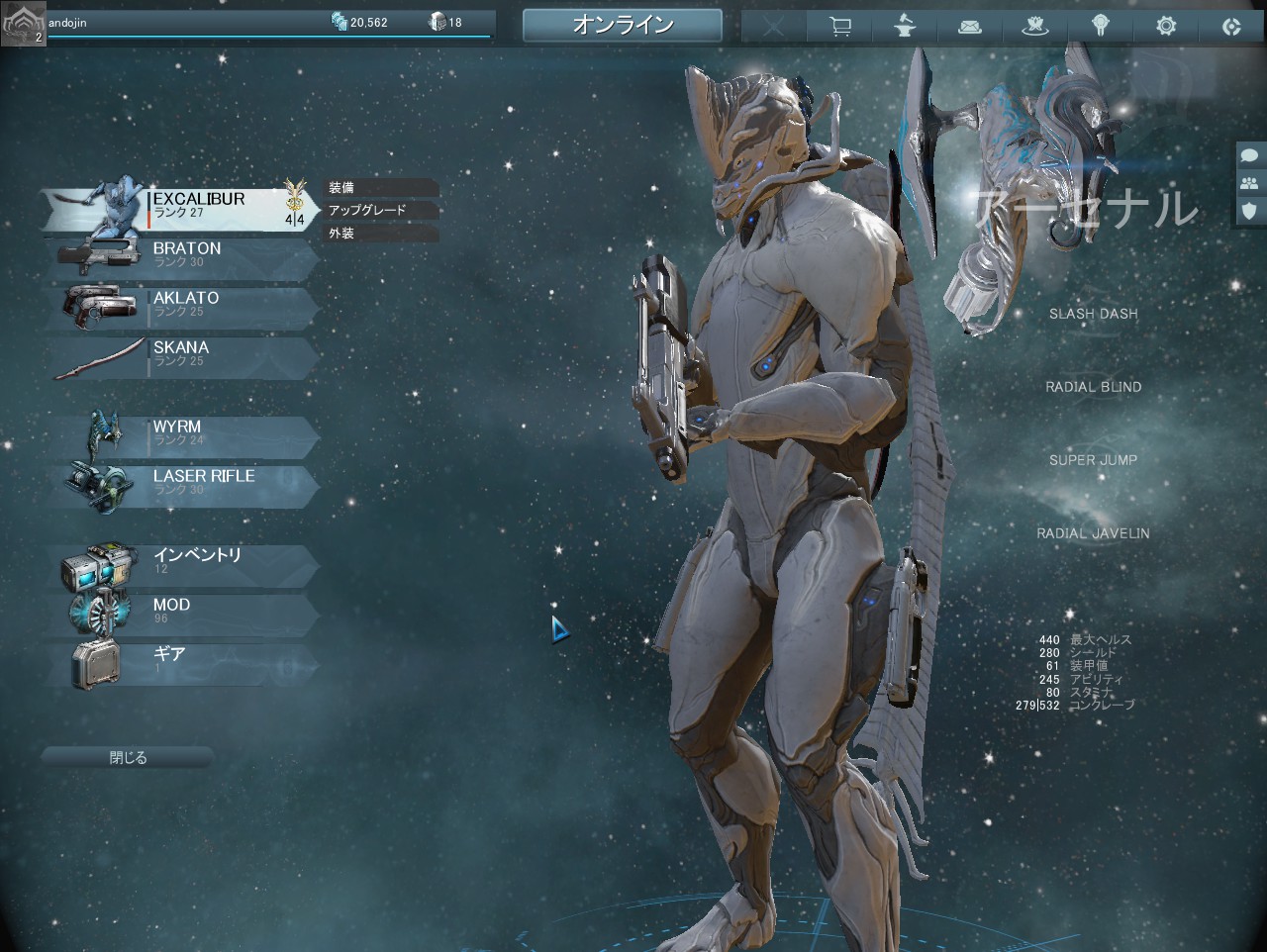The width and height of the screenshot is (1267, 952).
Task: Open the アップグレード upgrade option
Action: [x=381, y=210]
